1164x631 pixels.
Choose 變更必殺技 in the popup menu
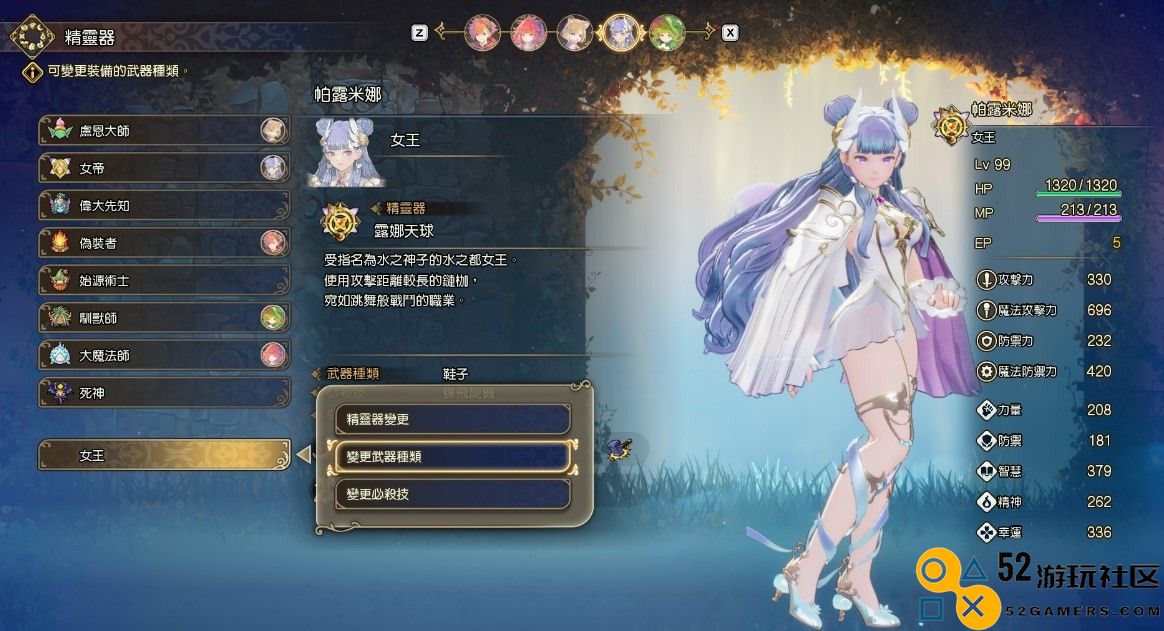(x=453, y=494)
